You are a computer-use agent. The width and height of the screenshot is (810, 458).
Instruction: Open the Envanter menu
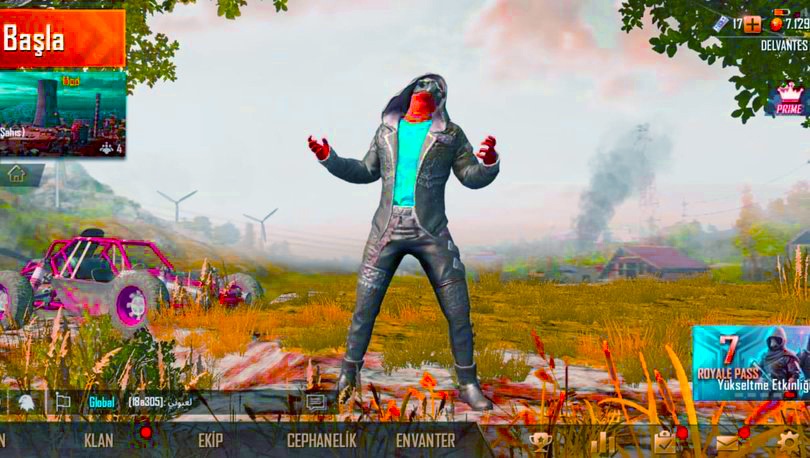coord(425,440)
